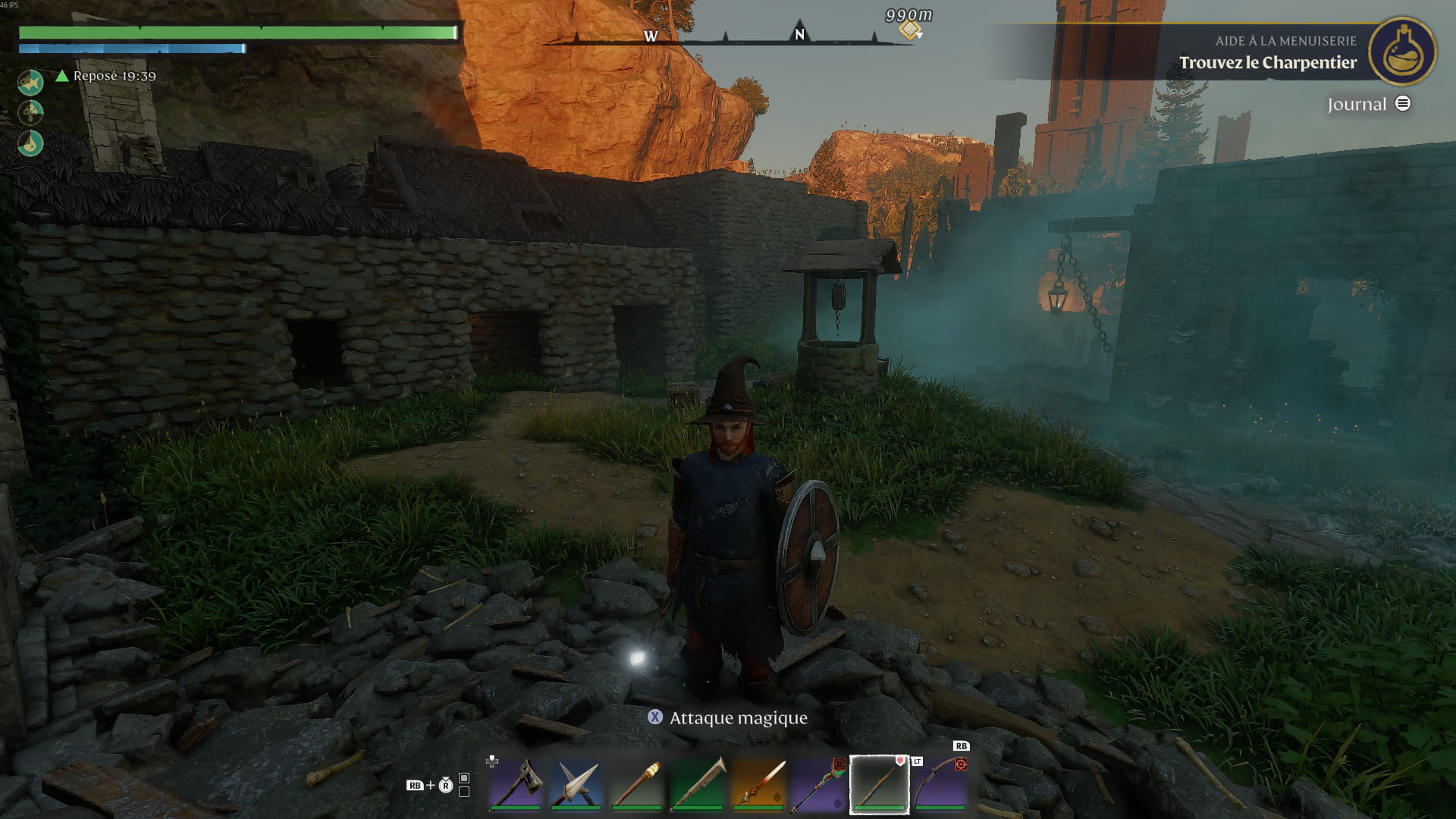Click the 990m objective marker on compass
This screenshot has width=1456, height=819.
[909, 30]
